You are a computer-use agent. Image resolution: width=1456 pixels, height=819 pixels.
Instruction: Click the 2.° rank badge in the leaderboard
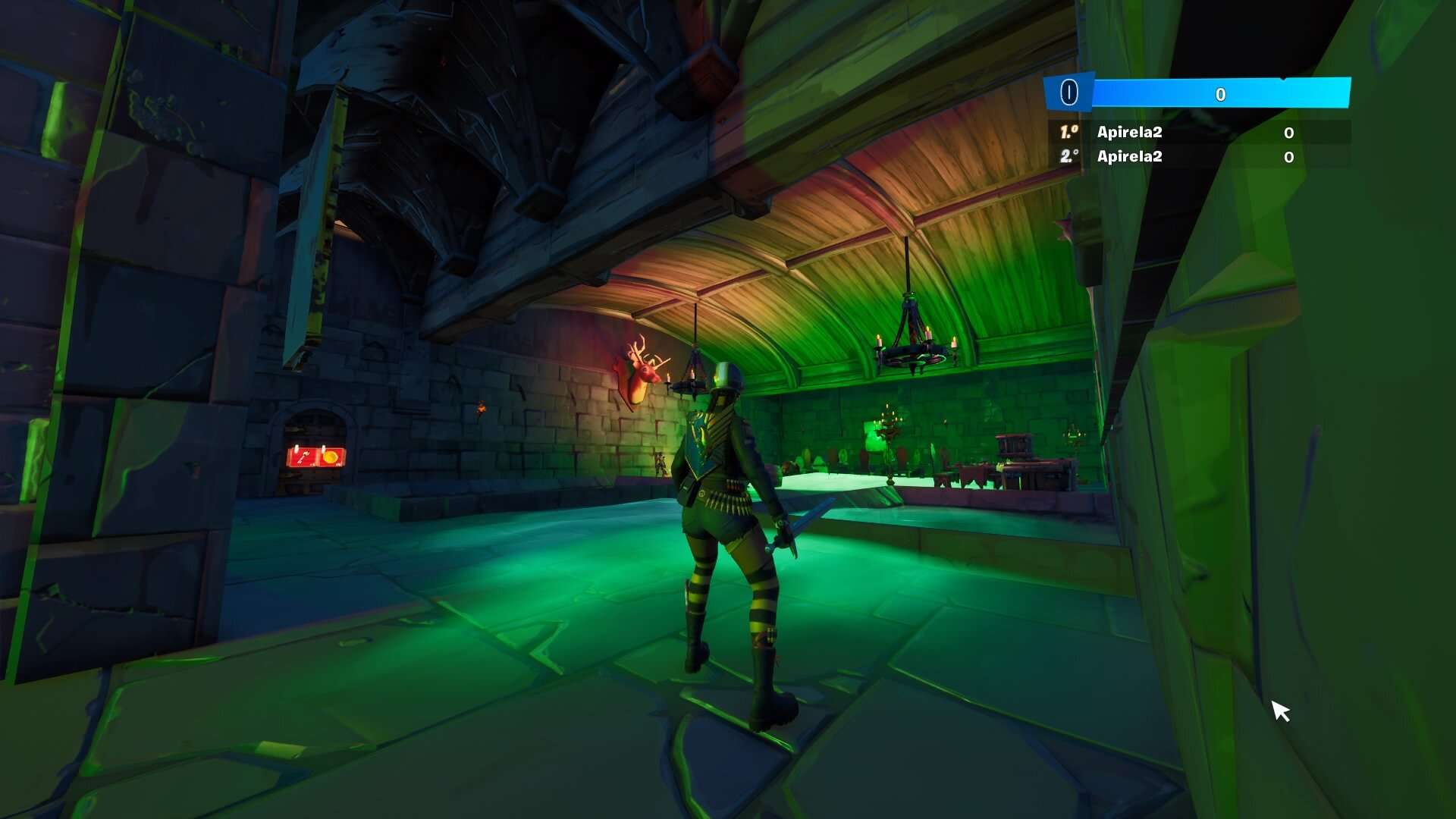[1070, 156]
